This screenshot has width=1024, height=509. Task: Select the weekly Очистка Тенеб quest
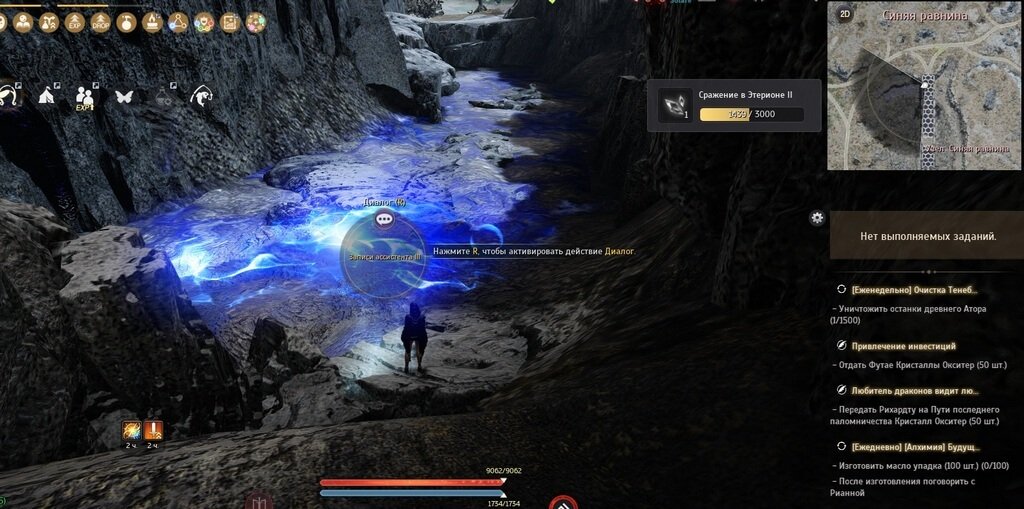click(908, 289)
